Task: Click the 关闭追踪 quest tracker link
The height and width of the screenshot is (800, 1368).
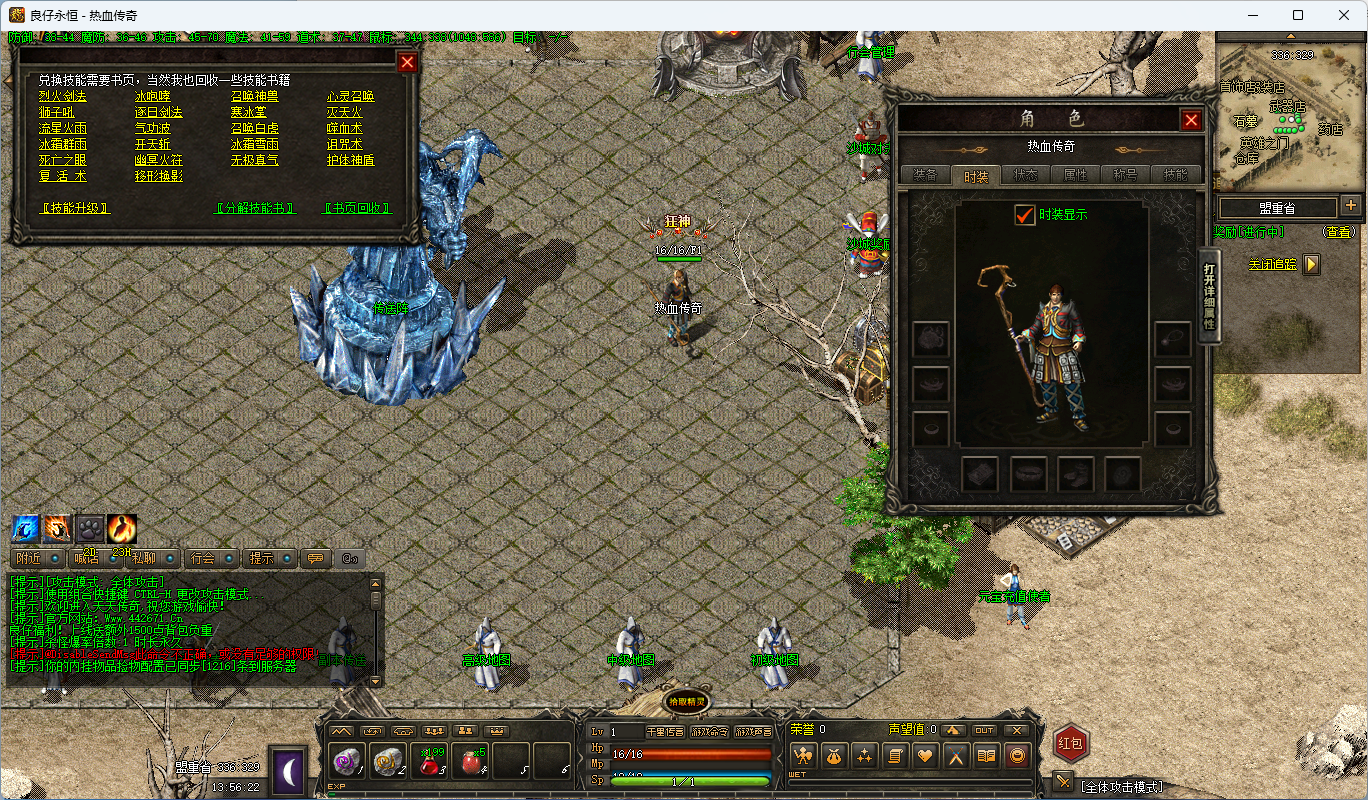Action: [1272, 265]
